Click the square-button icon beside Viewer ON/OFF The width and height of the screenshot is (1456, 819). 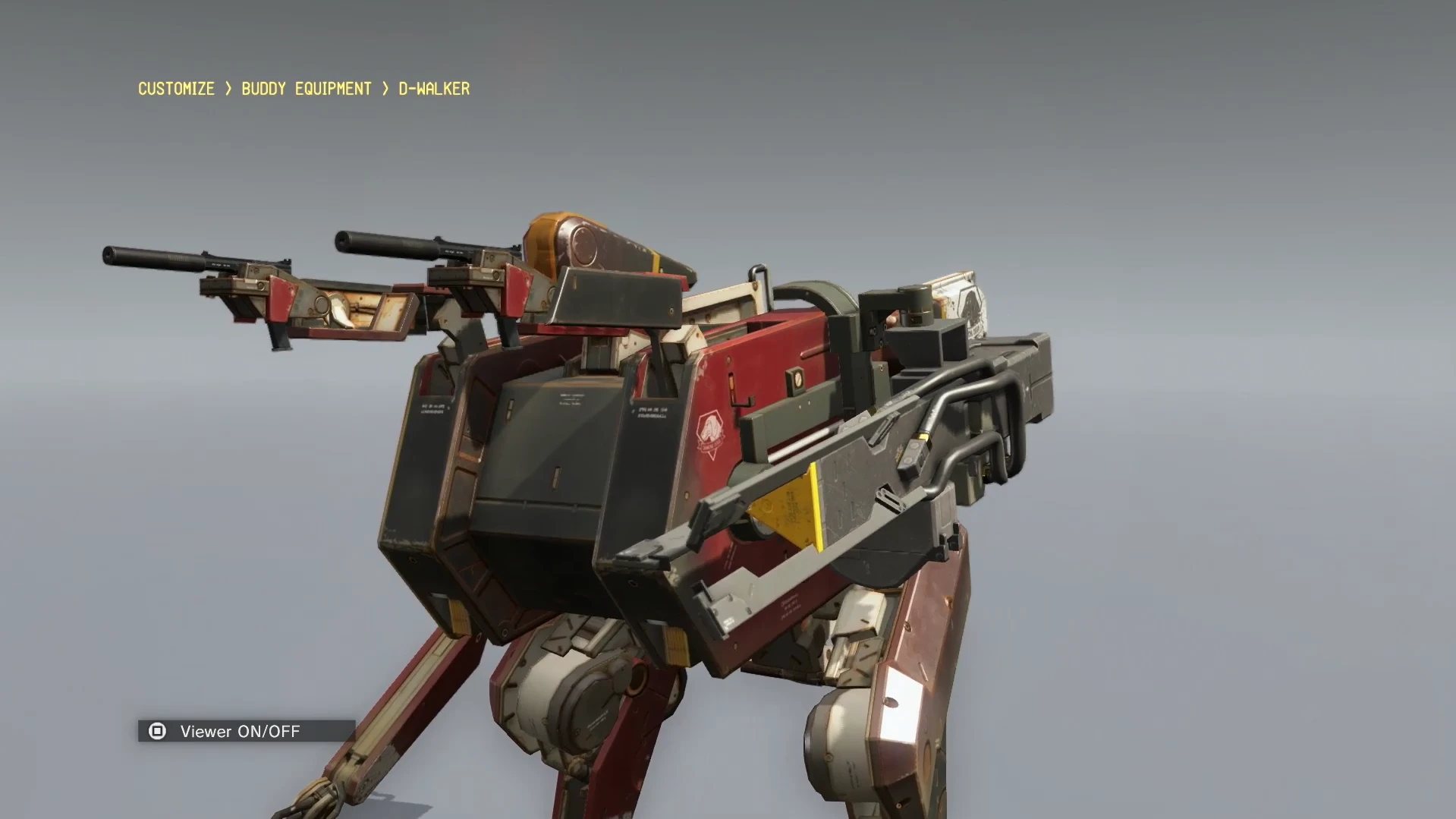(x=156, y=732)
